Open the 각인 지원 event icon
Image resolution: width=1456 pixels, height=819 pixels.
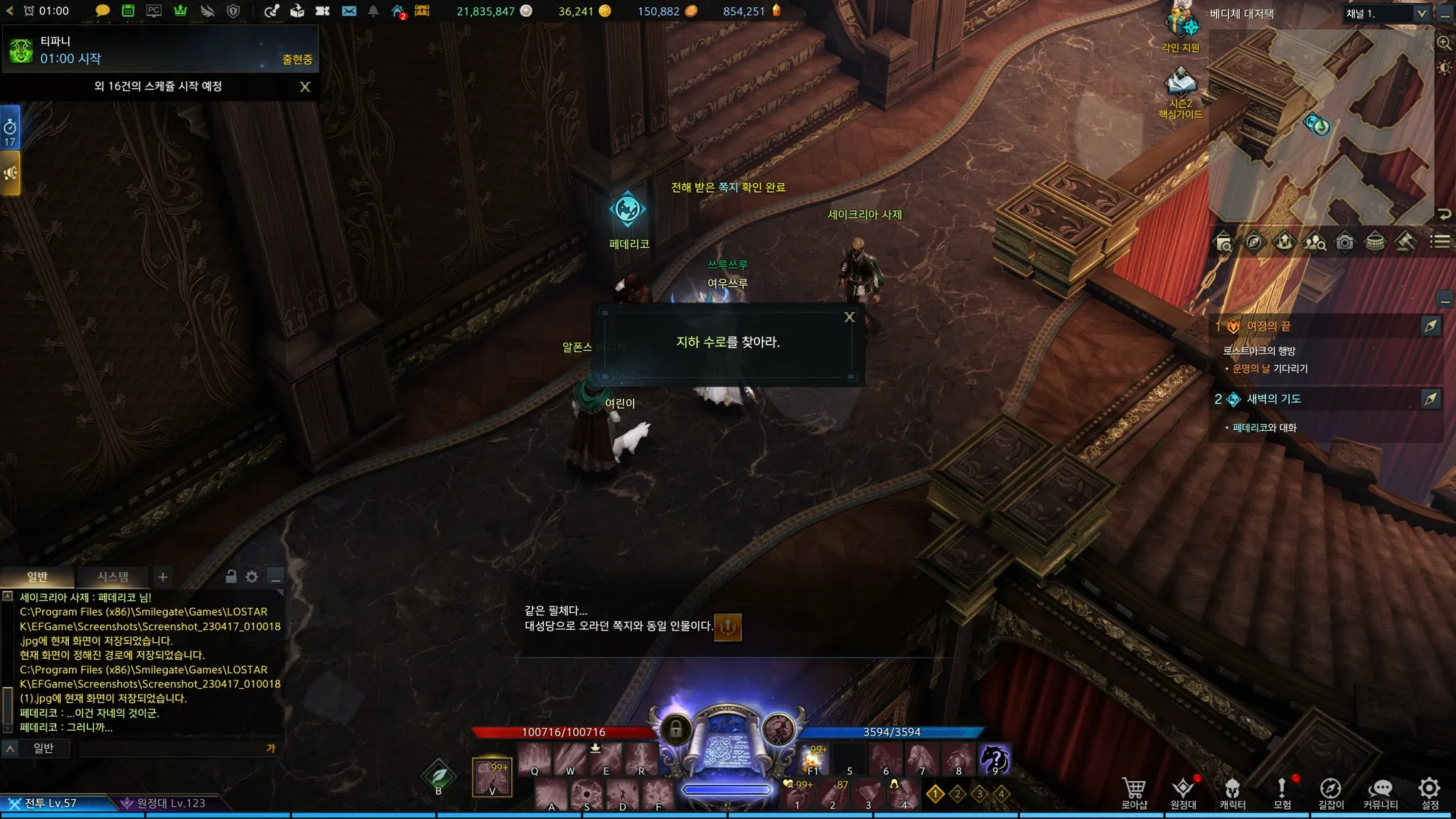tap(1180, 28)
